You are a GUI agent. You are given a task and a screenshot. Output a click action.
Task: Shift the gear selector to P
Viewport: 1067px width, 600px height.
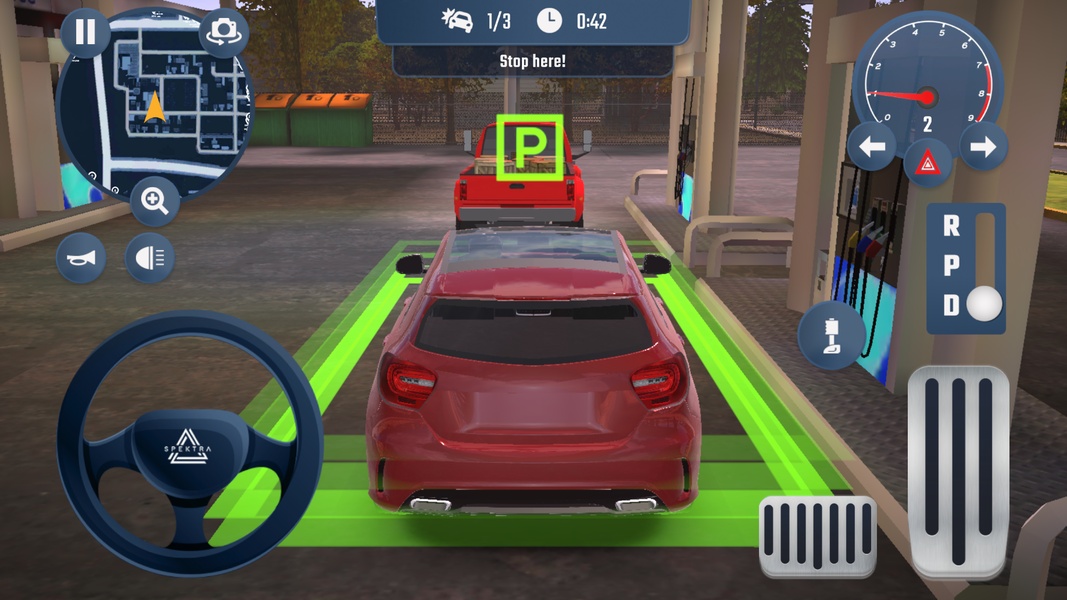tap(951, 266)
